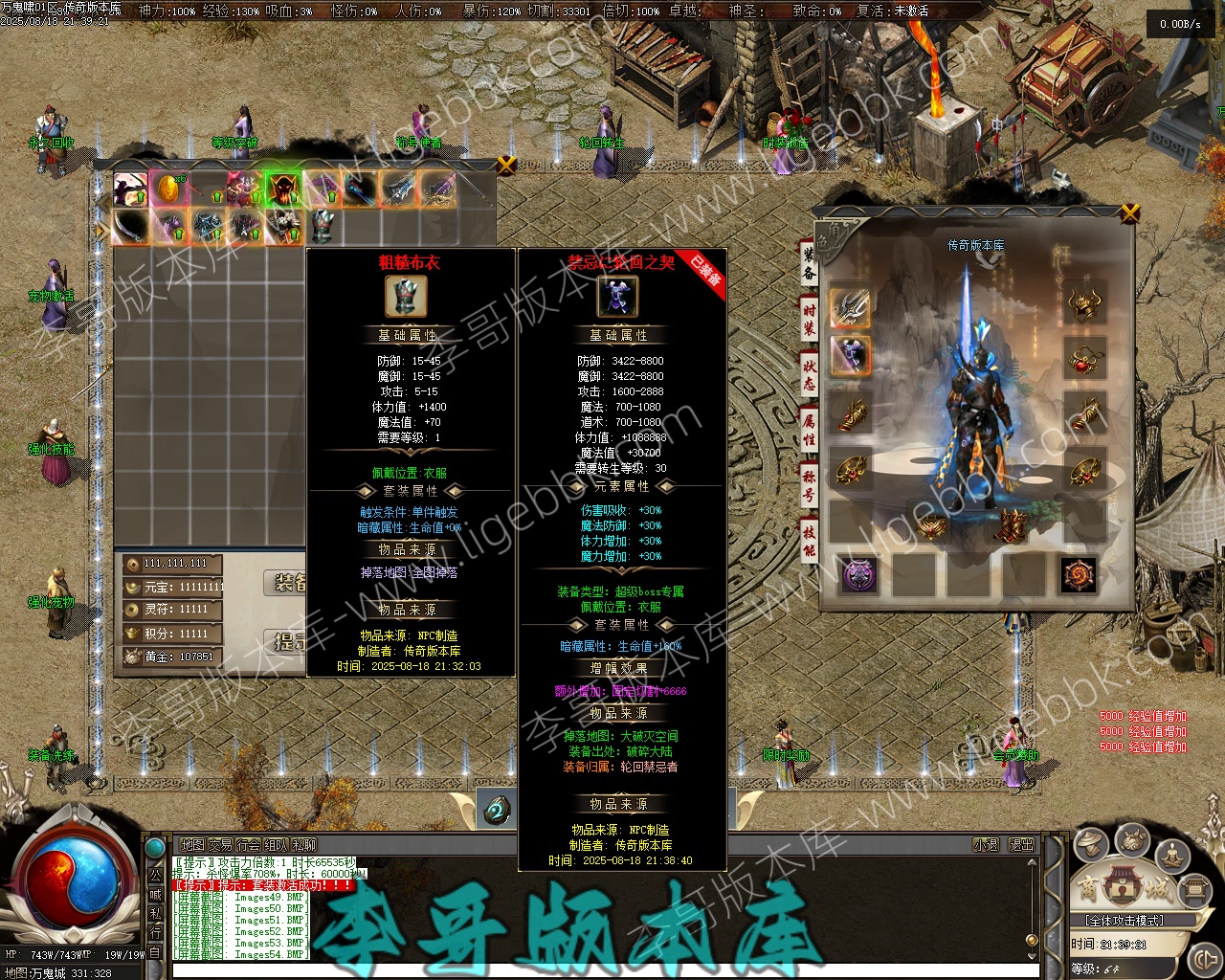Select the green-highlighted demon mask item

click(282, 189)
